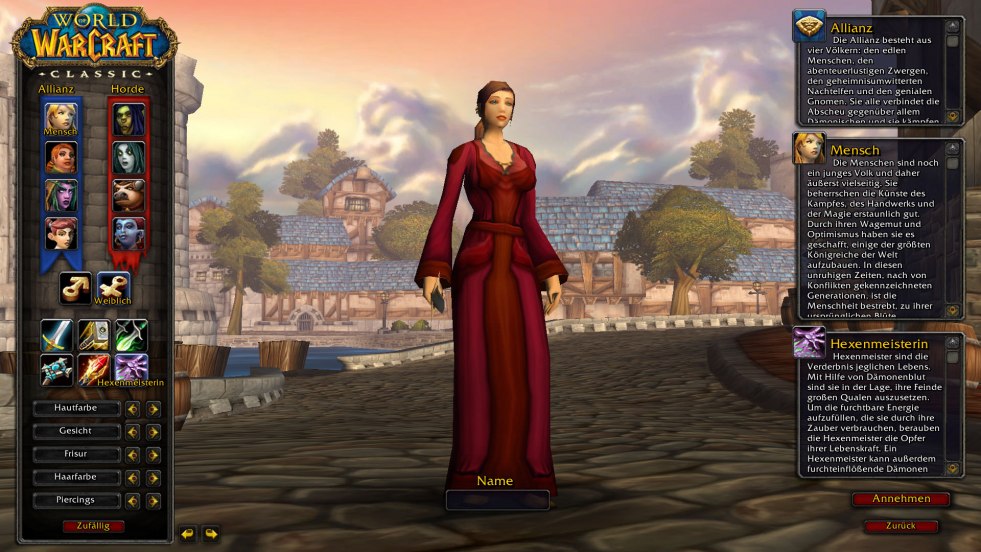Select the pink-haired Gnome race portrait
The image size is (981, 552).
pos(60,233)
